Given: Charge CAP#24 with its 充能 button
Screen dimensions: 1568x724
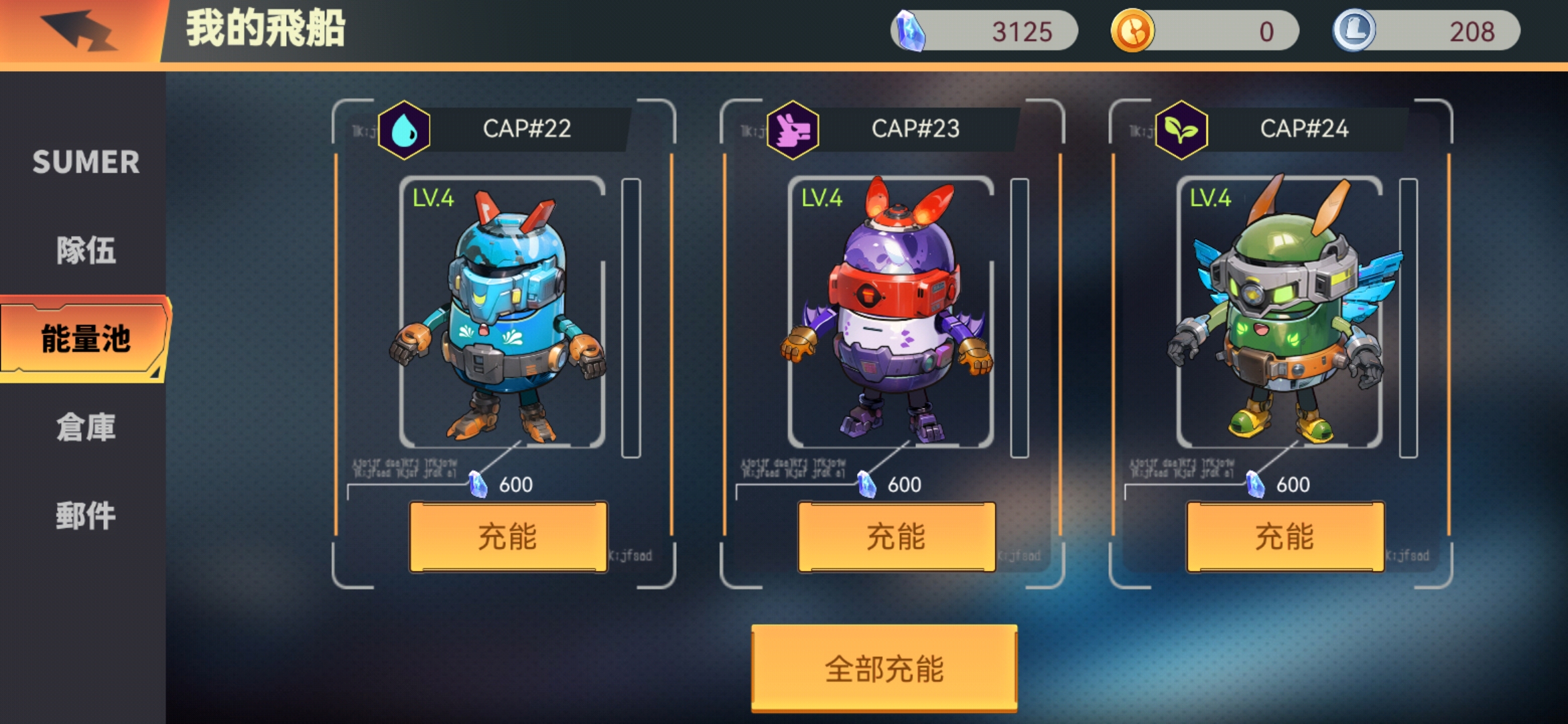Looking at the screenshot, I should 1285,537.
